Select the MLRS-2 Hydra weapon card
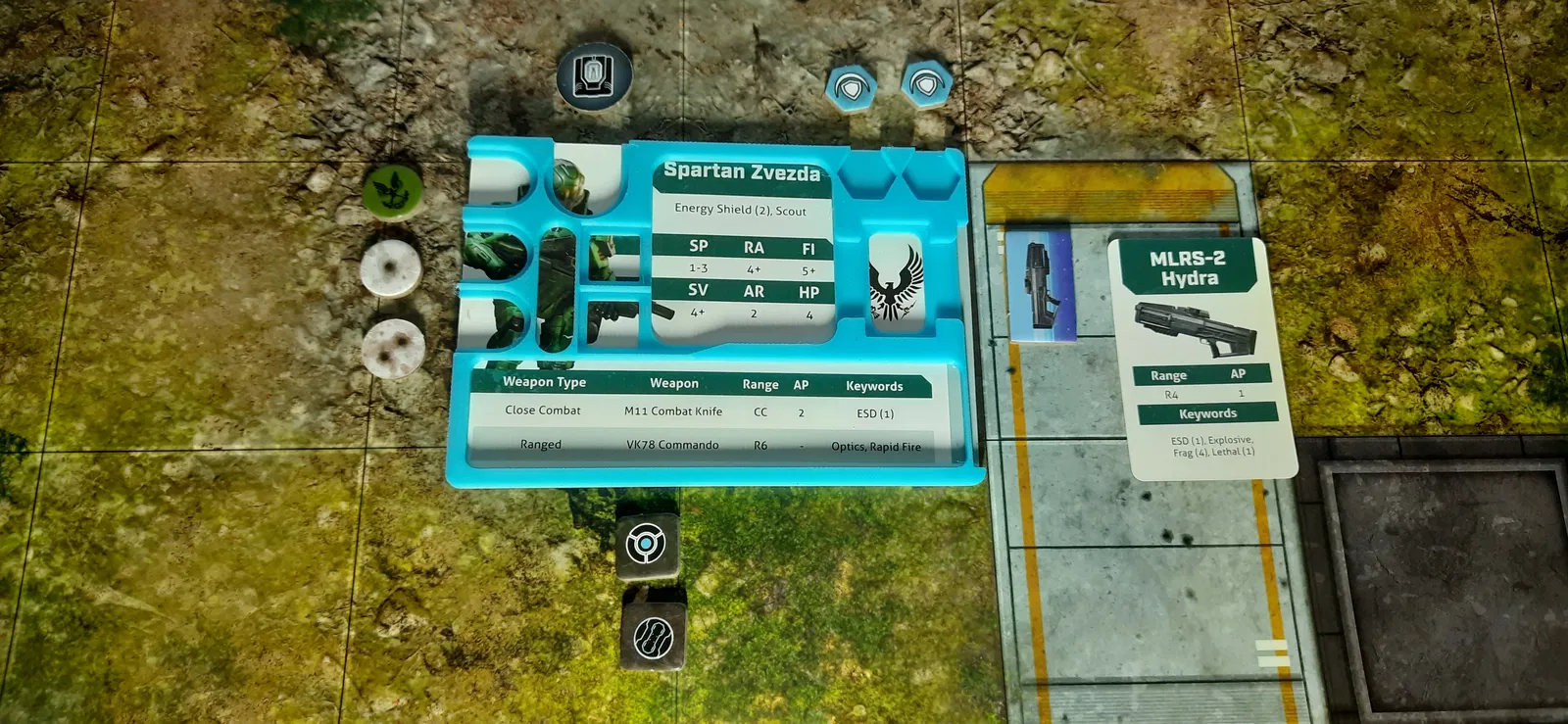The width and height of the screenshot is (1568, 724). 1201,358
